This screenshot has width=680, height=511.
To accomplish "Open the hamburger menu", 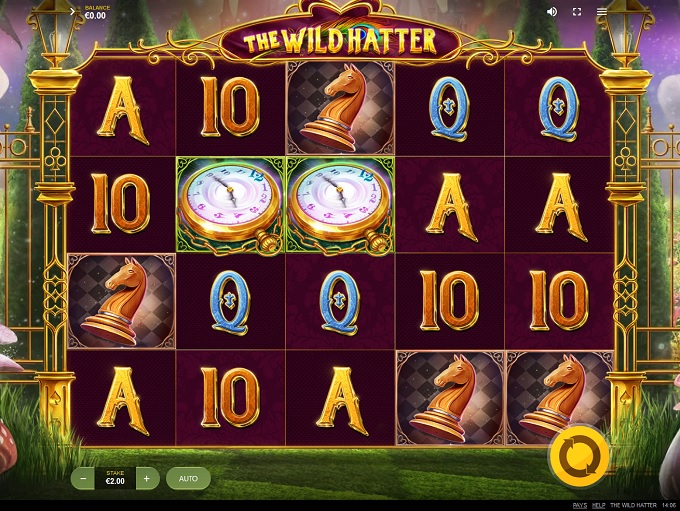I will click(602, 12).
